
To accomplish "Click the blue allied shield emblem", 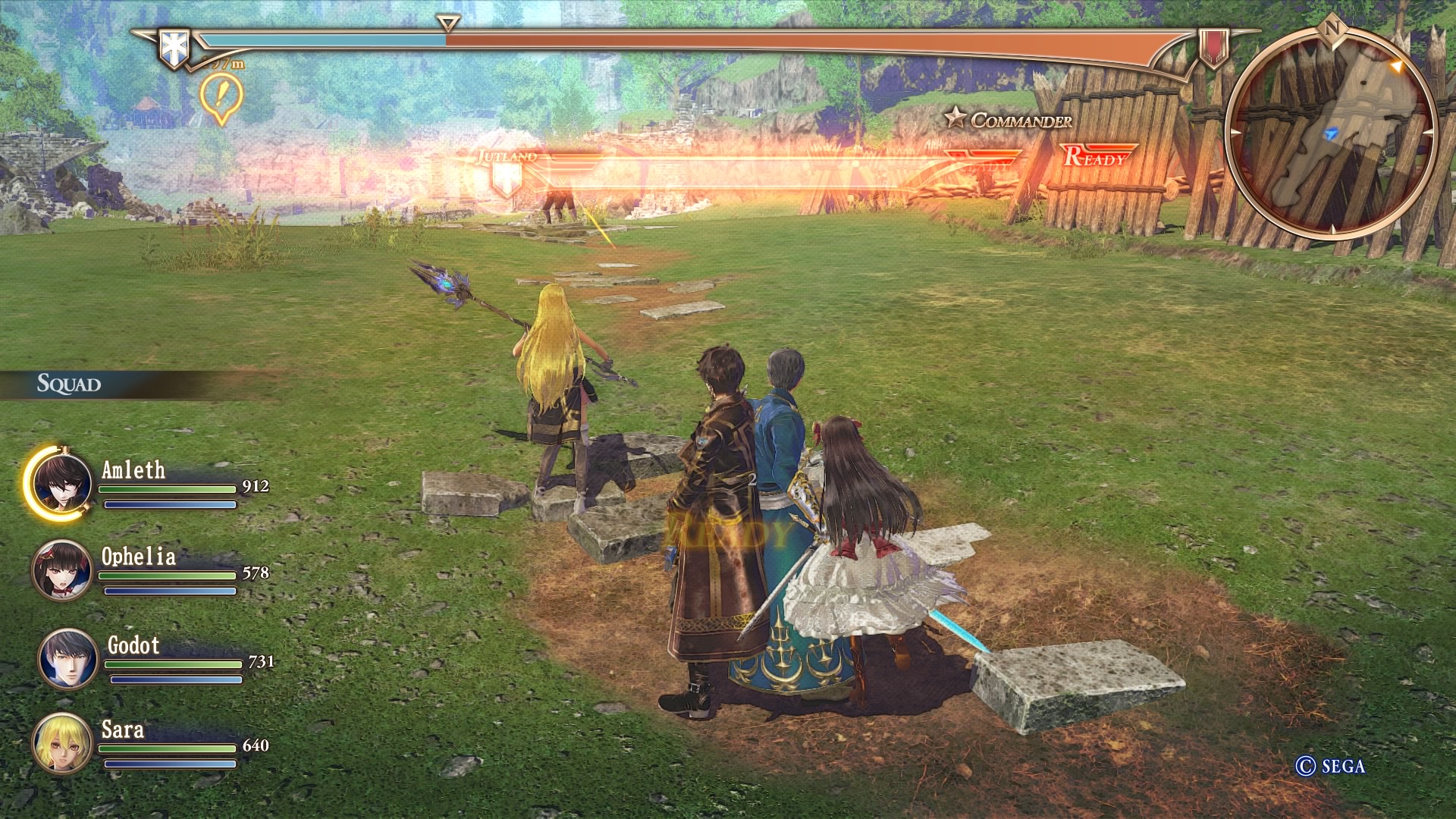I will pos(173,47).
